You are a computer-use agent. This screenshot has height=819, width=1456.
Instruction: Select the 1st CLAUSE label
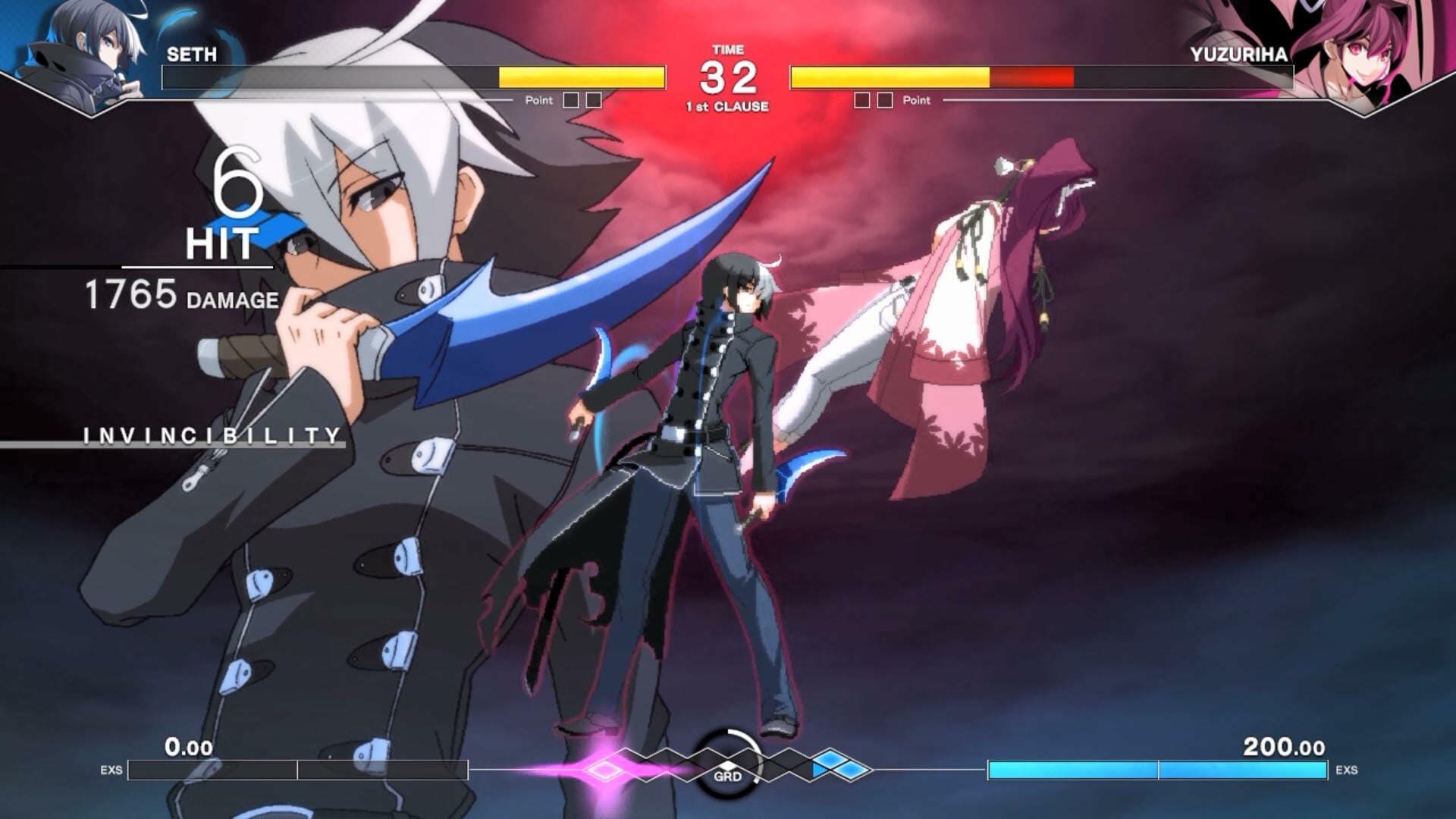click(x=728, y=106)
